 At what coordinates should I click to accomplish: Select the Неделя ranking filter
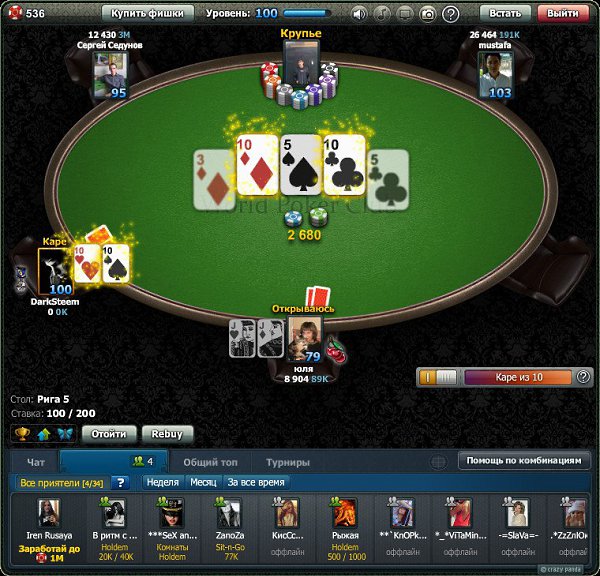tap(162, 482)
